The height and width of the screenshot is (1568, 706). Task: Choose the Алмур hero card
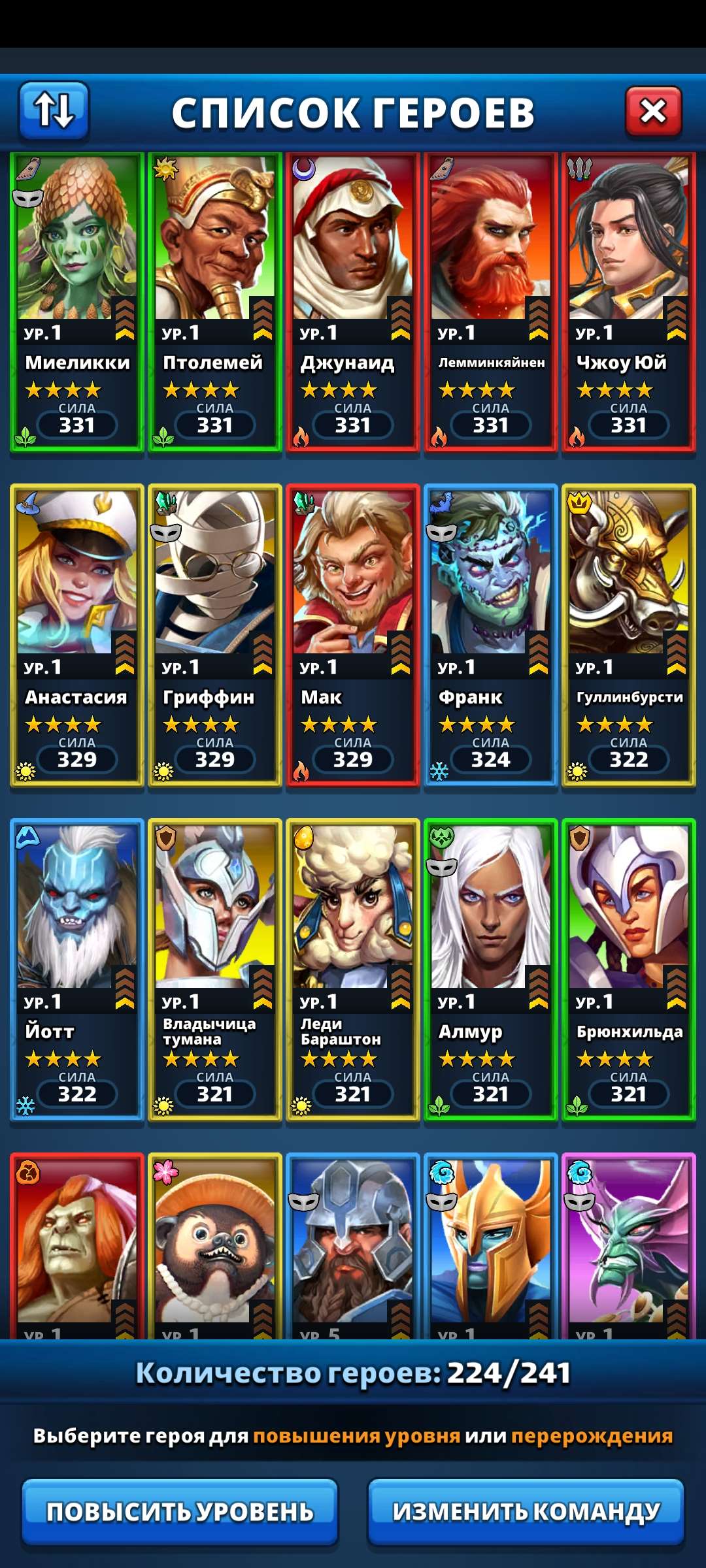coord(491,970)
